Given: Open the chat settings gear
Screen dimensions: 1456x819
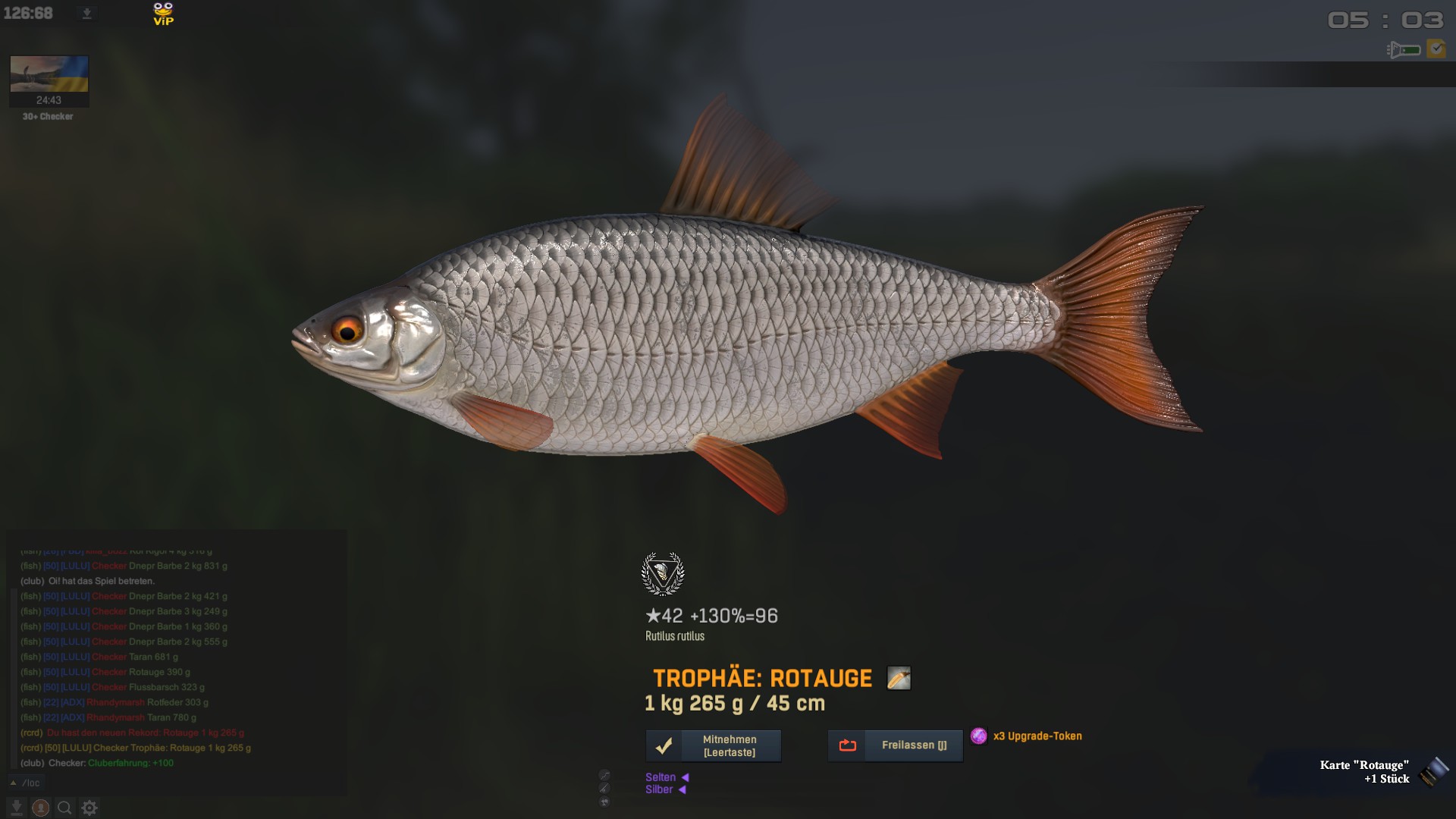Looking at the screenshot, I should coord(89,808).
